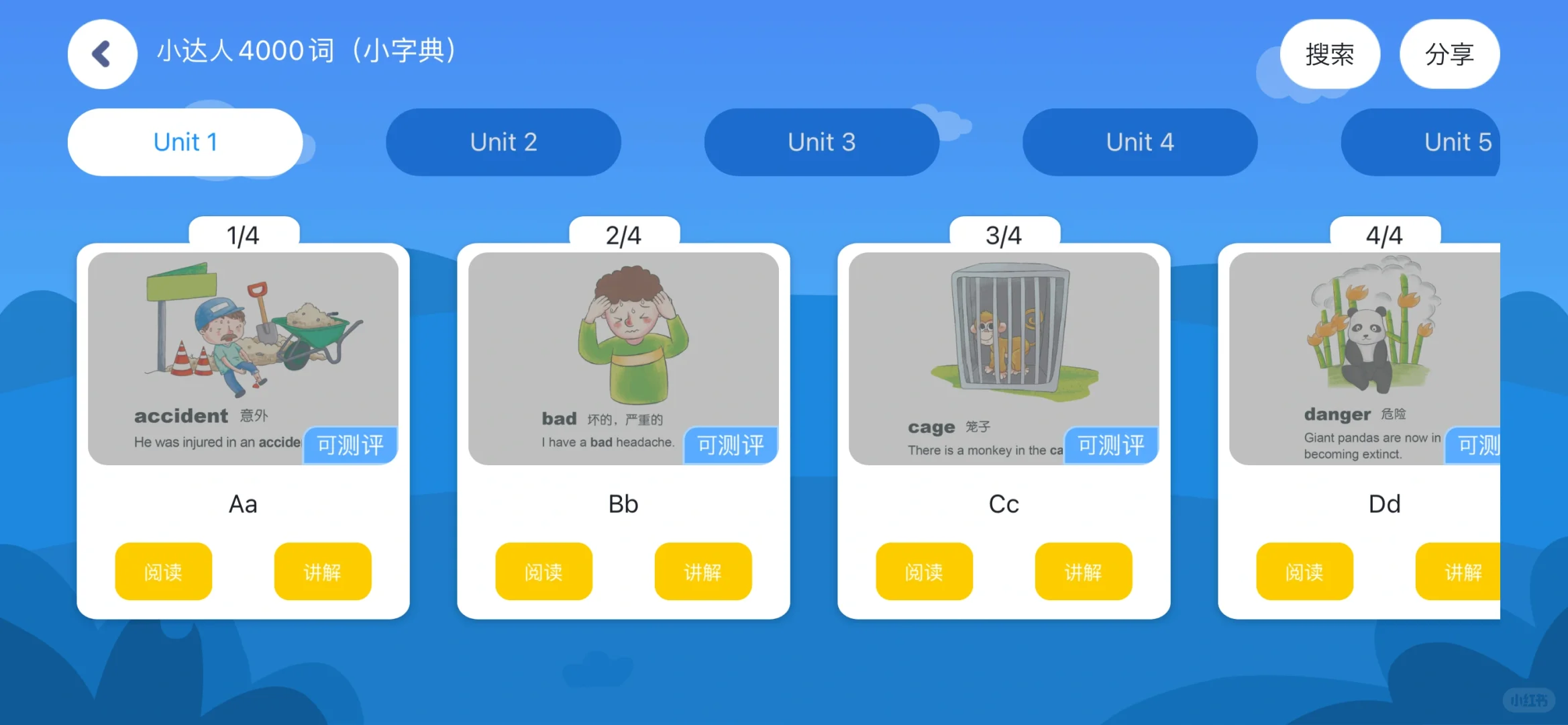This screenshot has height=725, width=1568.
Task: Tap 阅读 under the Cc cage card
Action: (x=924, y=571)
